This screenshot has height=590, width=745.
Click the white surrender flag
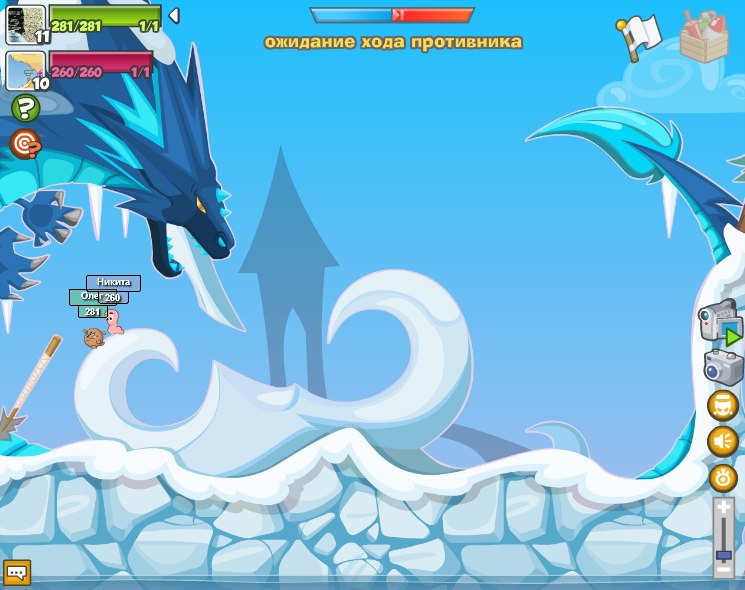(639, 36)
